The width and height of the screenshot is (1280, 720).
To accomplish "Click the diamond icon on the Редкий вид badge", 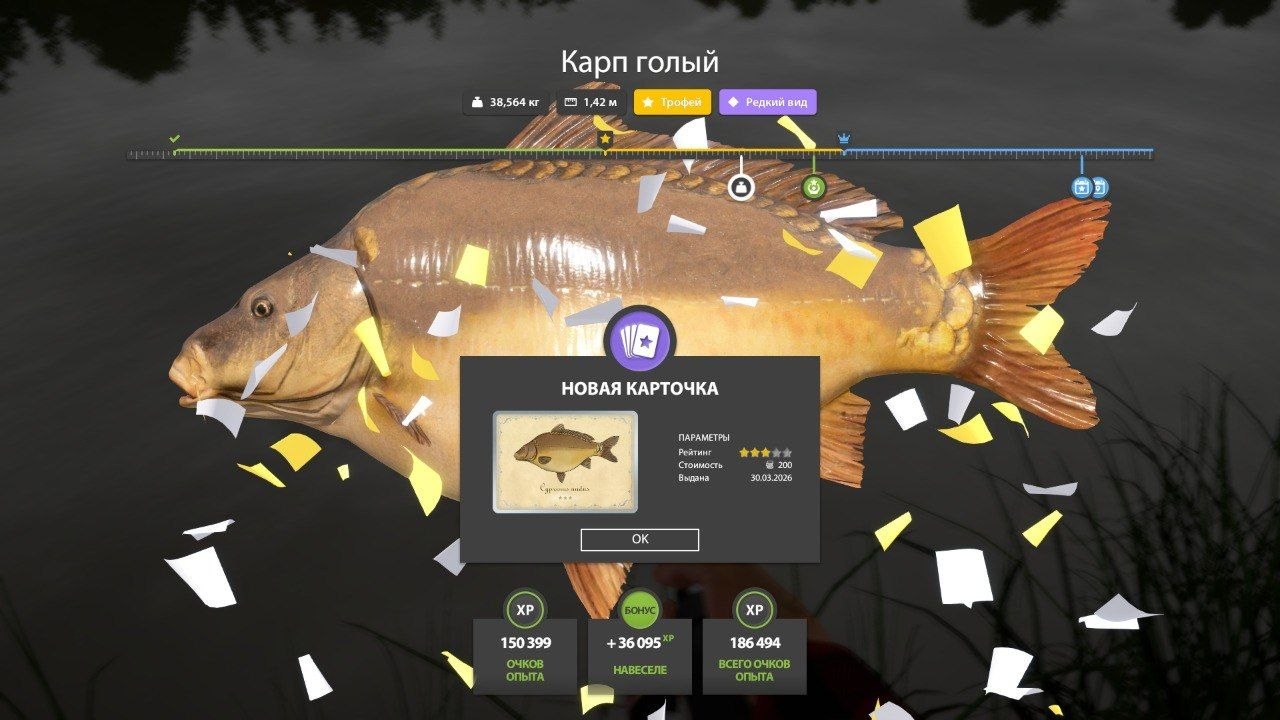I will tap(734, 101).
